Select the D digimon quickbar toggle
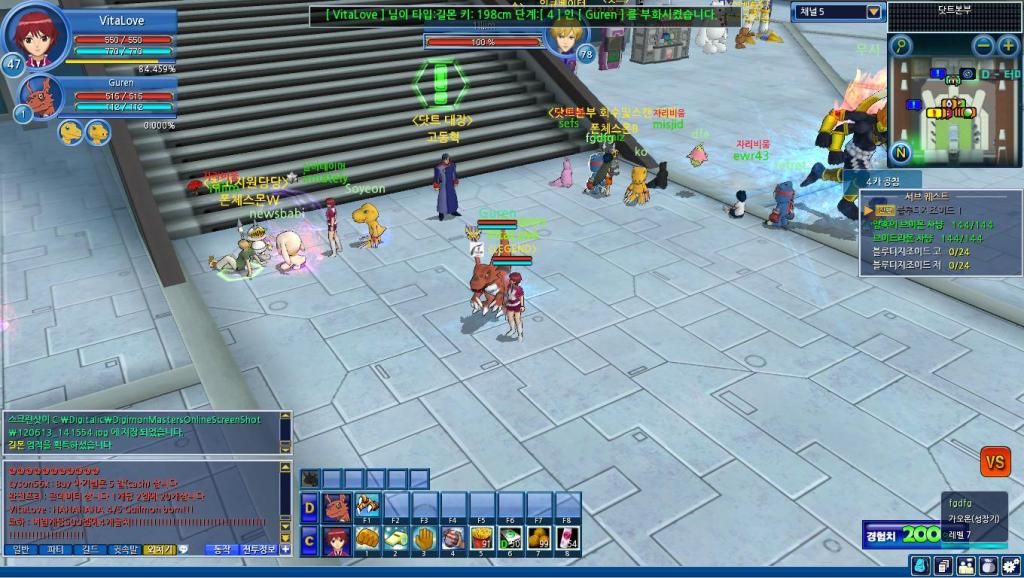 pyautogui.click(x=310, y=506)
